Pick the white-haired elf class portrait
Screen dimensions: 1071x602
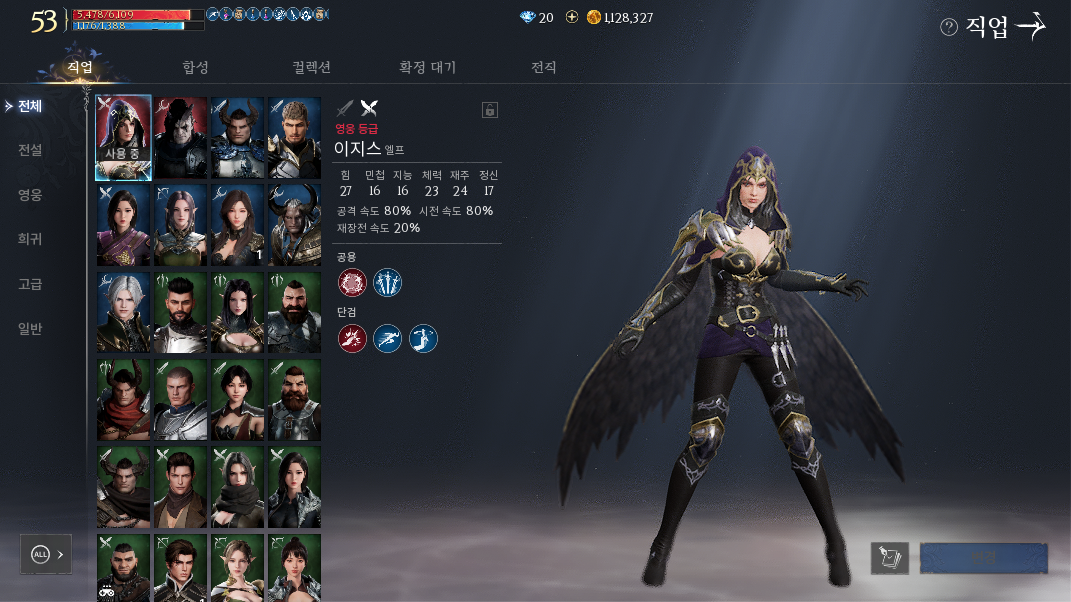tap(123, 312)
